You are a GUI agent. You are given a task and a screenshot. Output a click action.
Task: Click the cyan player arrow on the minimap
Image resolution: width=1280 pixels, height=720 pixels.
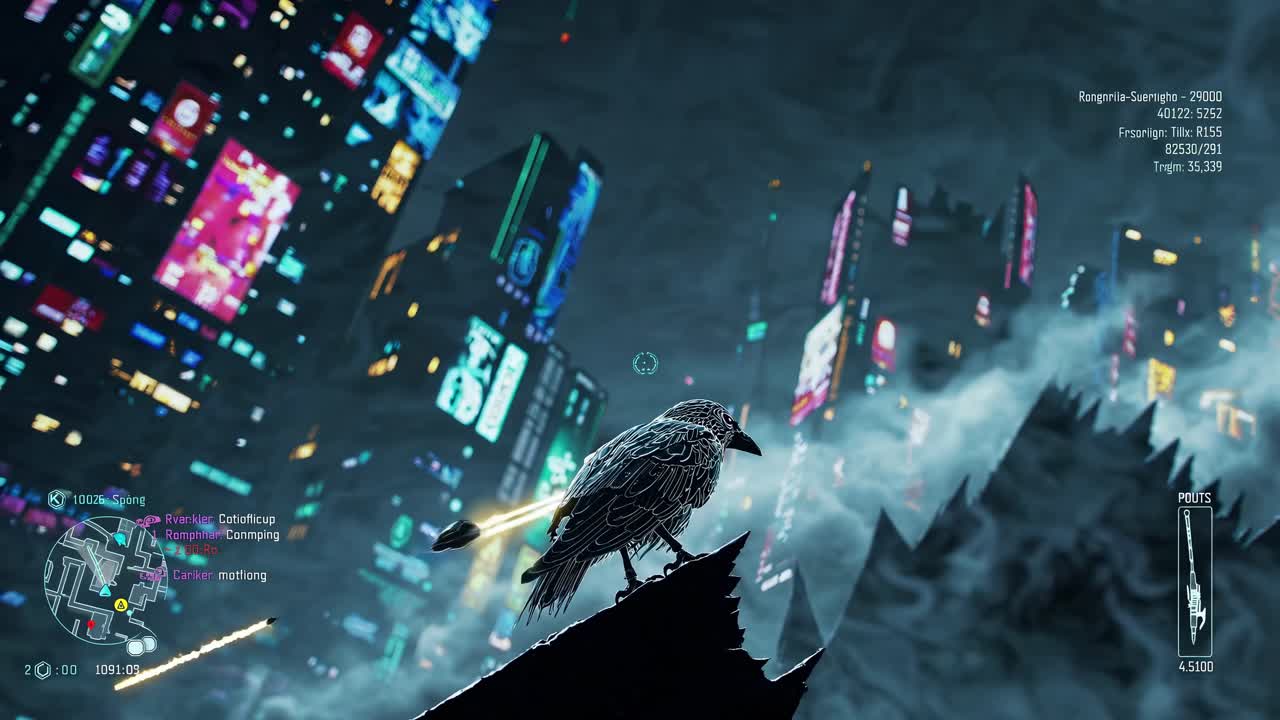point(105,591)
